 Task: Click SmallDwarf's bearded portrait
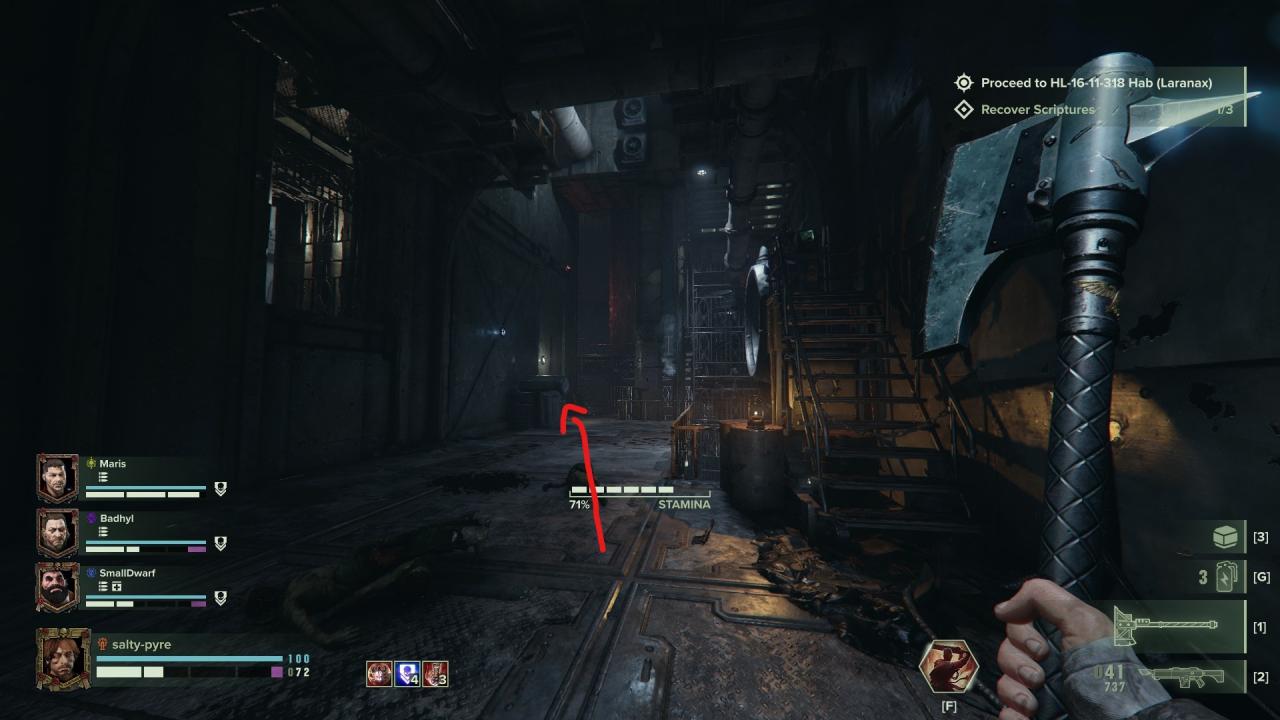[x=57, y=587]
